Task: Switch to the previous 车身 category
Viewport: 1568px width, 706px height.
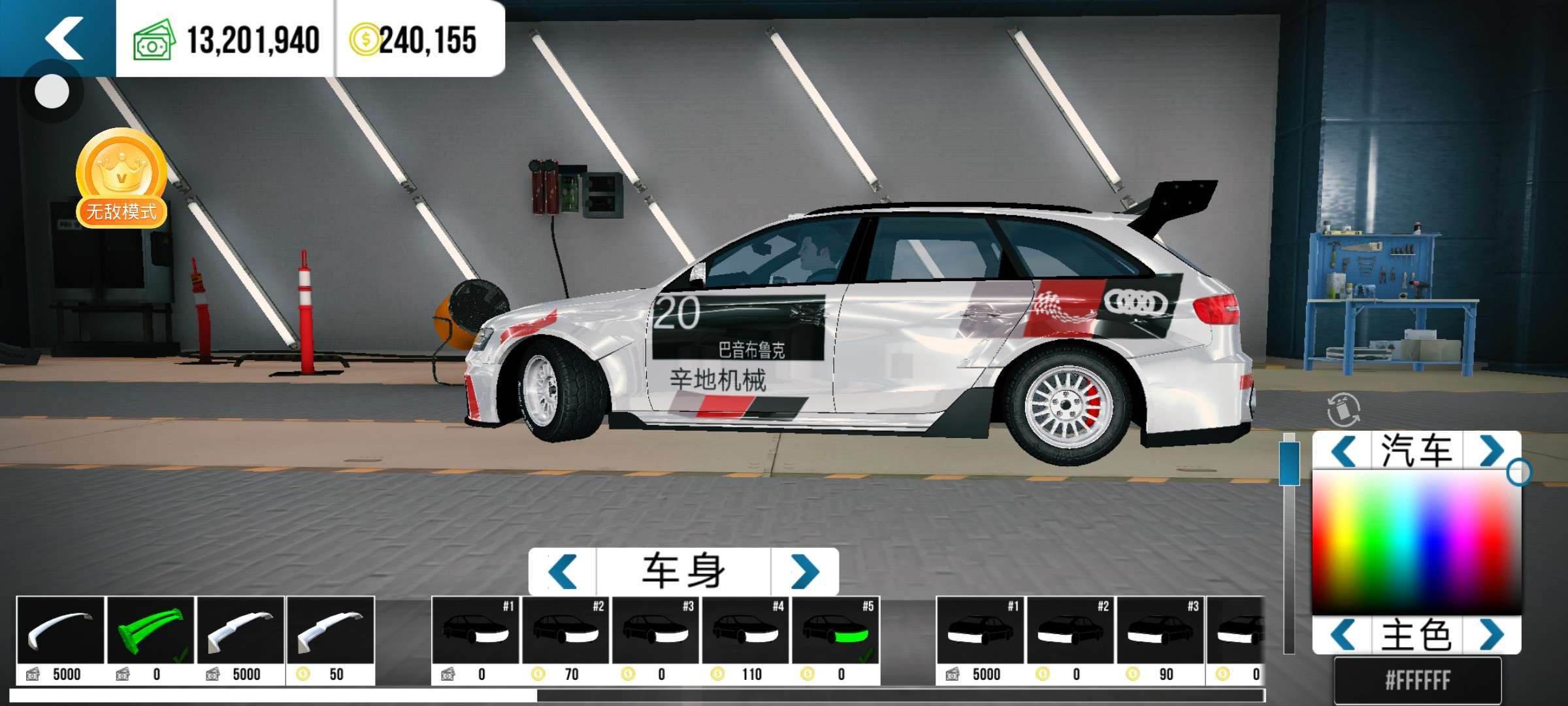Action: tap(563, 572)
